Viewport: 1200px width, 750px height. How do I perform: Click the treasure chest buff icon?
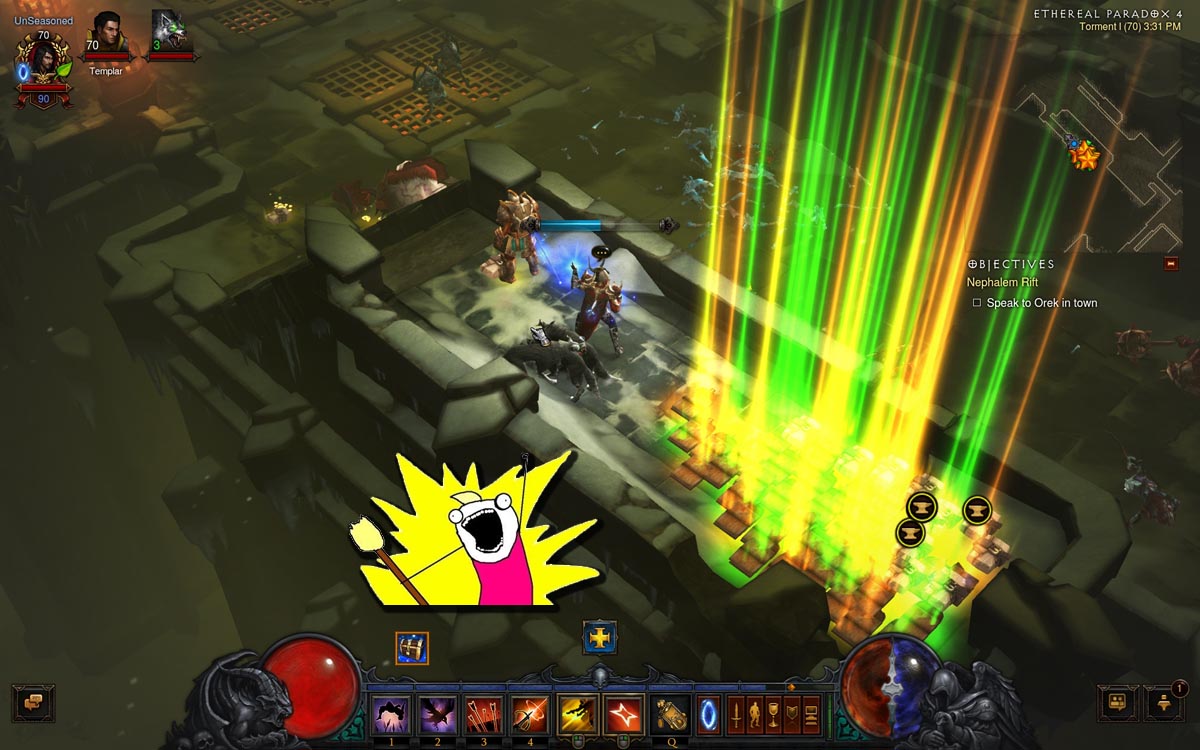pos(412,648)
